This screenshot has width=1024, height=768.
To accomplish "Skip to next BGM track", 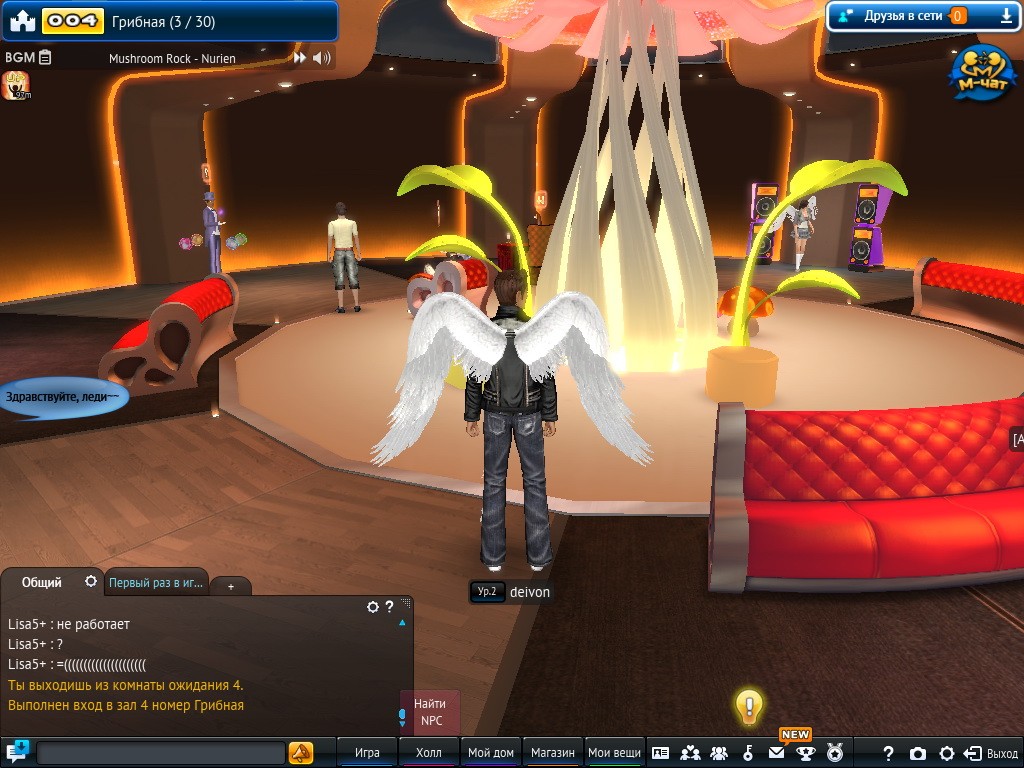I will [299, 58].
